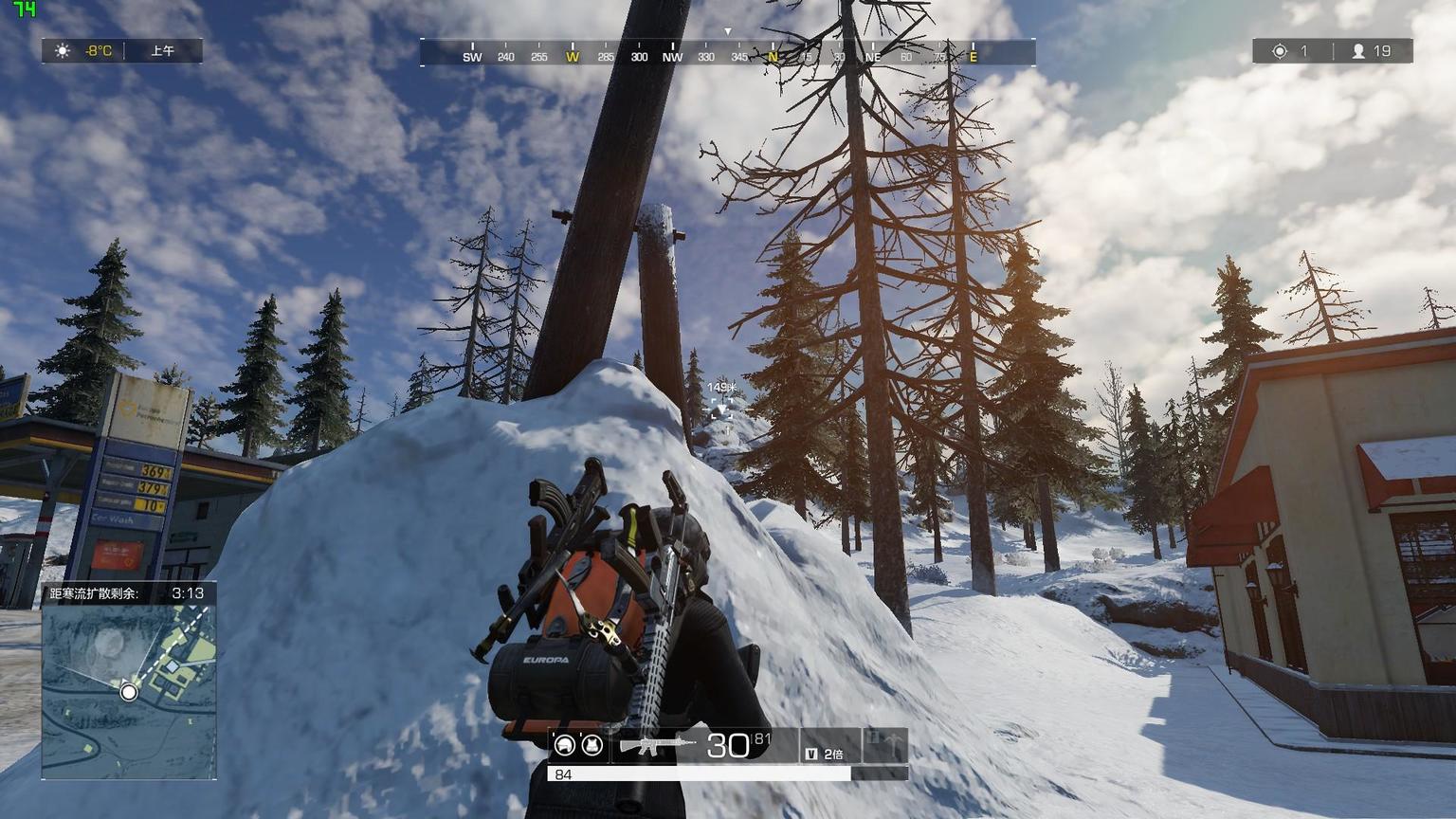This screenshot has width=1456, height=819.
Task: Select the dimmed pickaxe tool slot
Action: 883,744
